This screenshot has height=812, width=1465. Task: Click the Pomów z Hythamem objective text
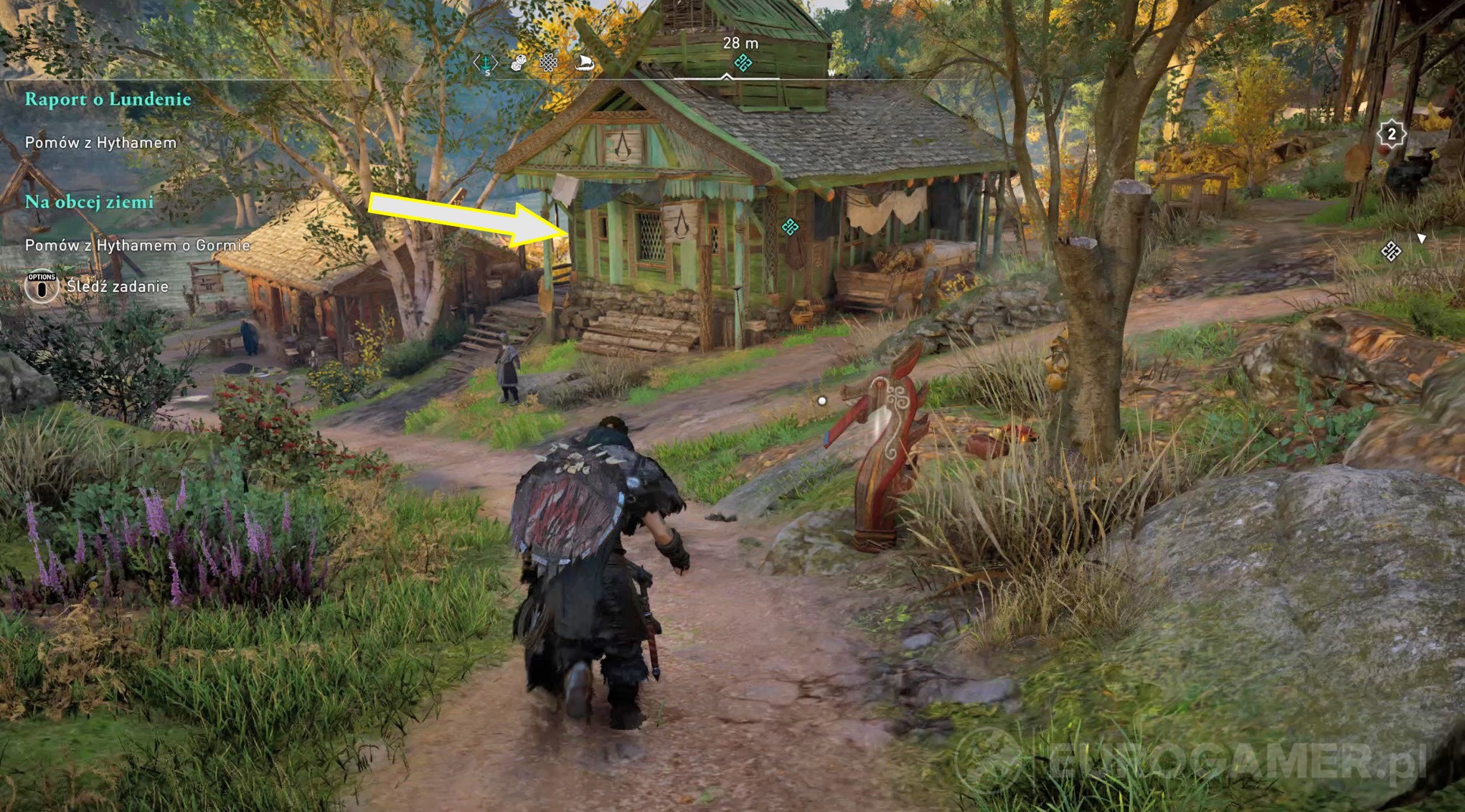[x=100, y=143]
